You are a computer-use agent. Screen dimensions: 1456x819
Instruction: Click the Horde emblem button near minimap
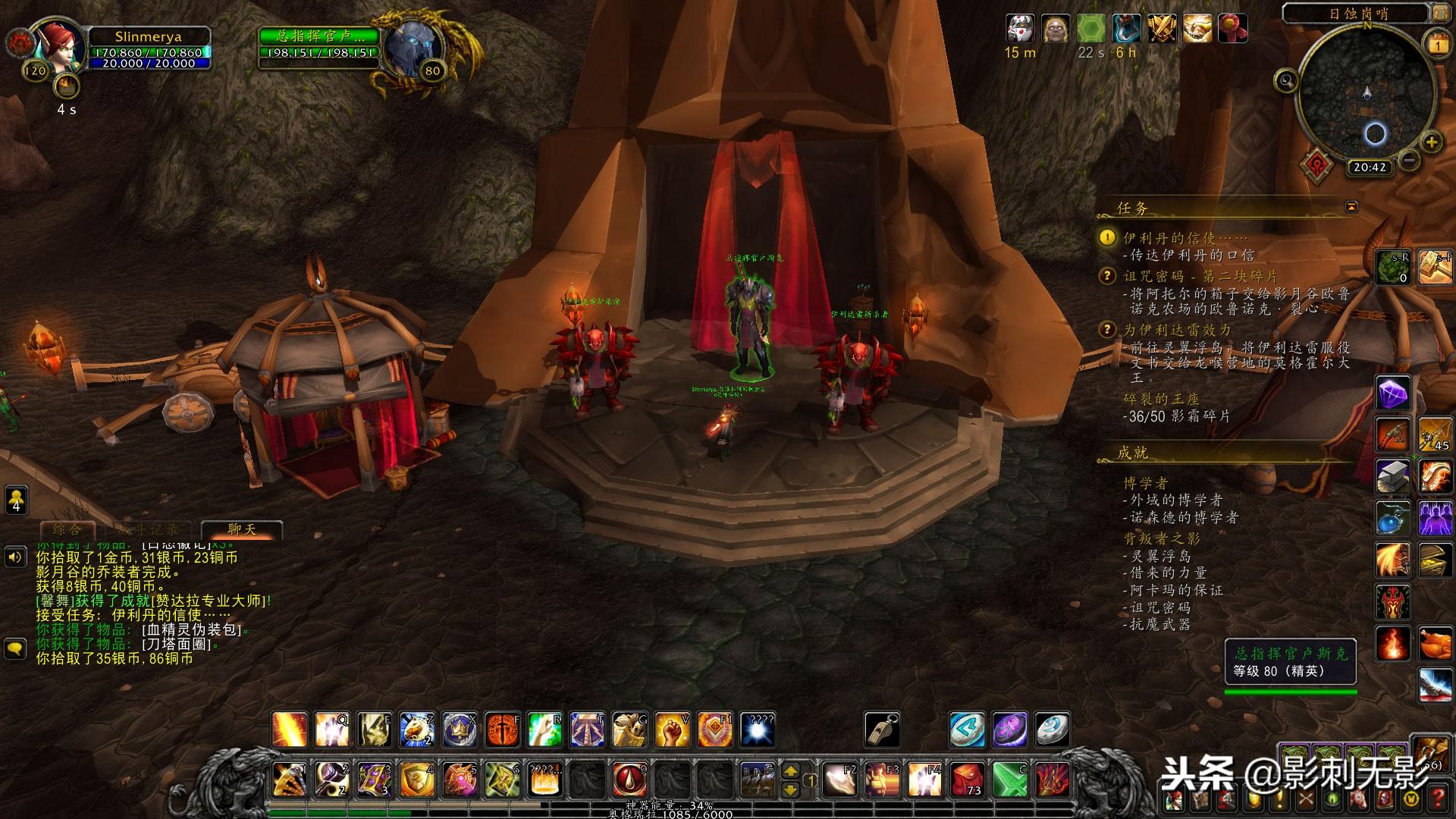click(1319, 165)
